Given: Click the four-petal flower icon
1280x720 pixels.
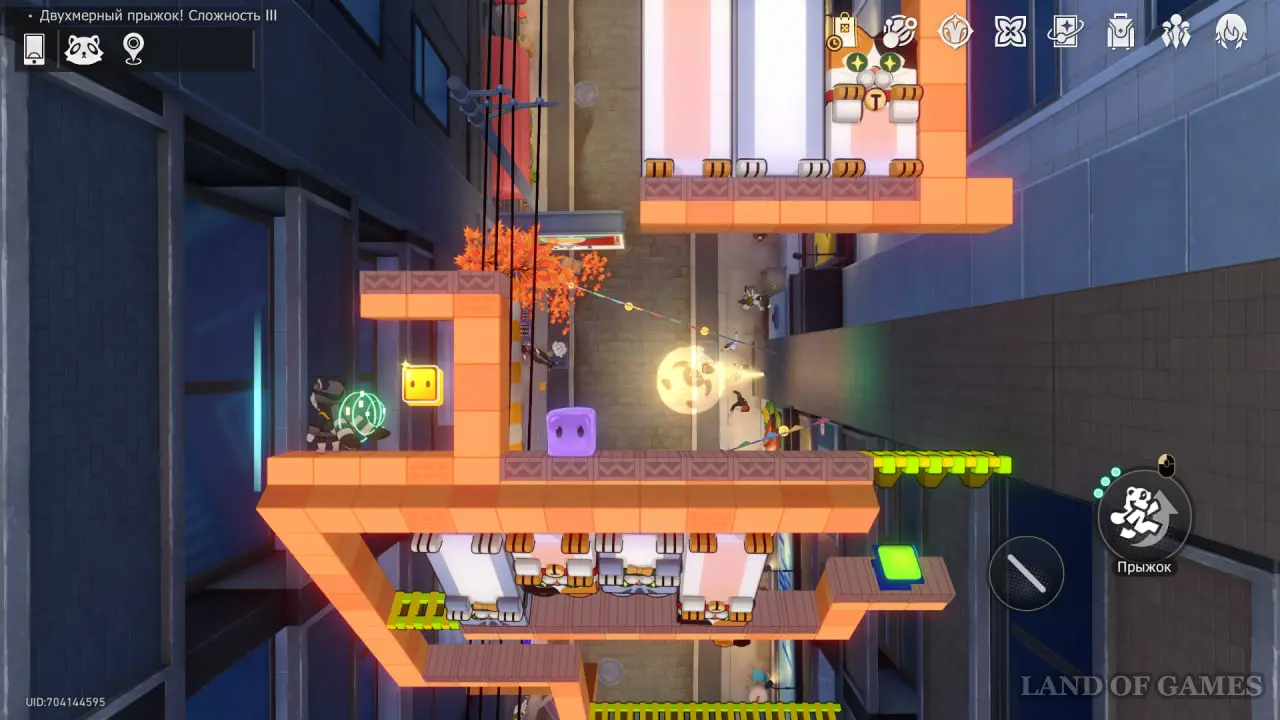Looking at the screenshot, I should [1010, 32].
